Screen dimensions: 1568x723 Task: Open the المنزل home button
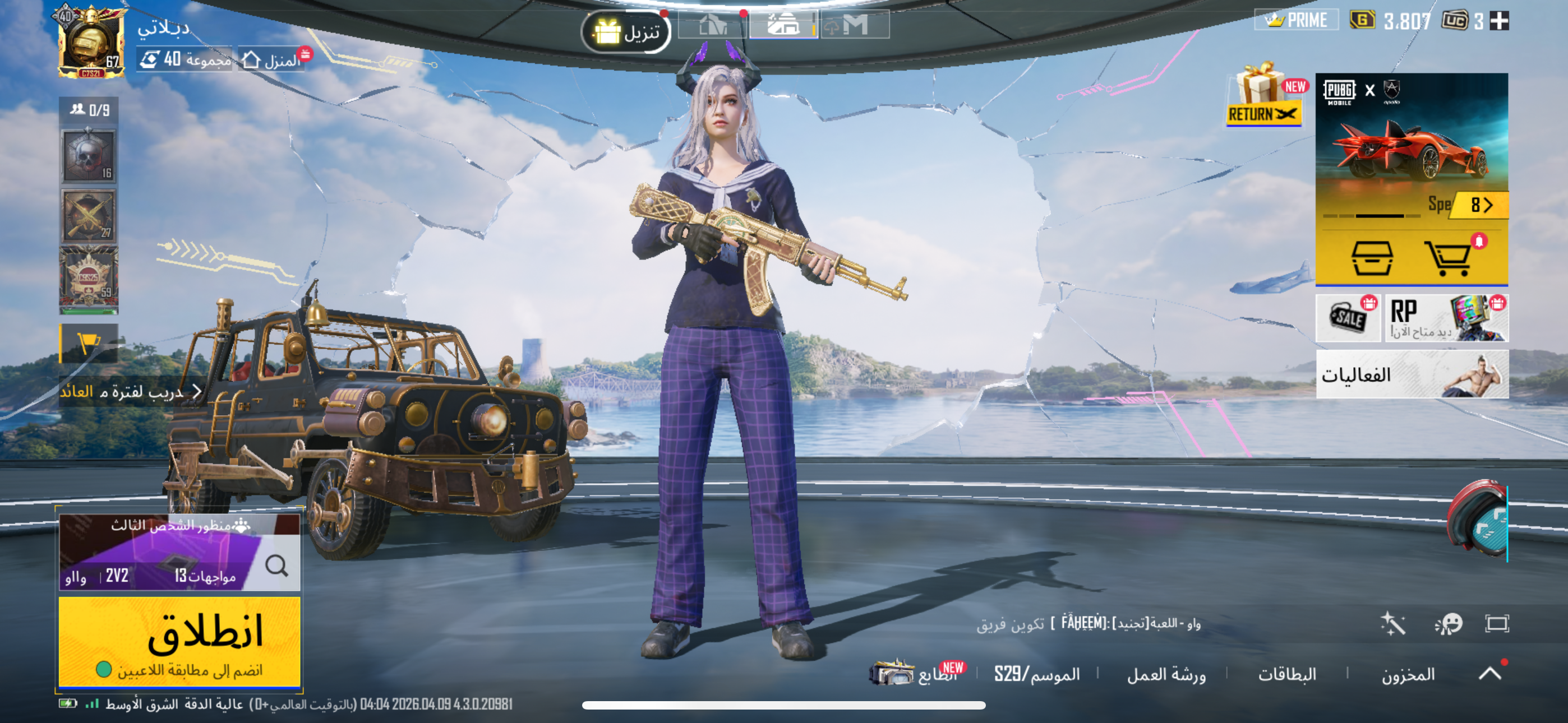point(271,59)
